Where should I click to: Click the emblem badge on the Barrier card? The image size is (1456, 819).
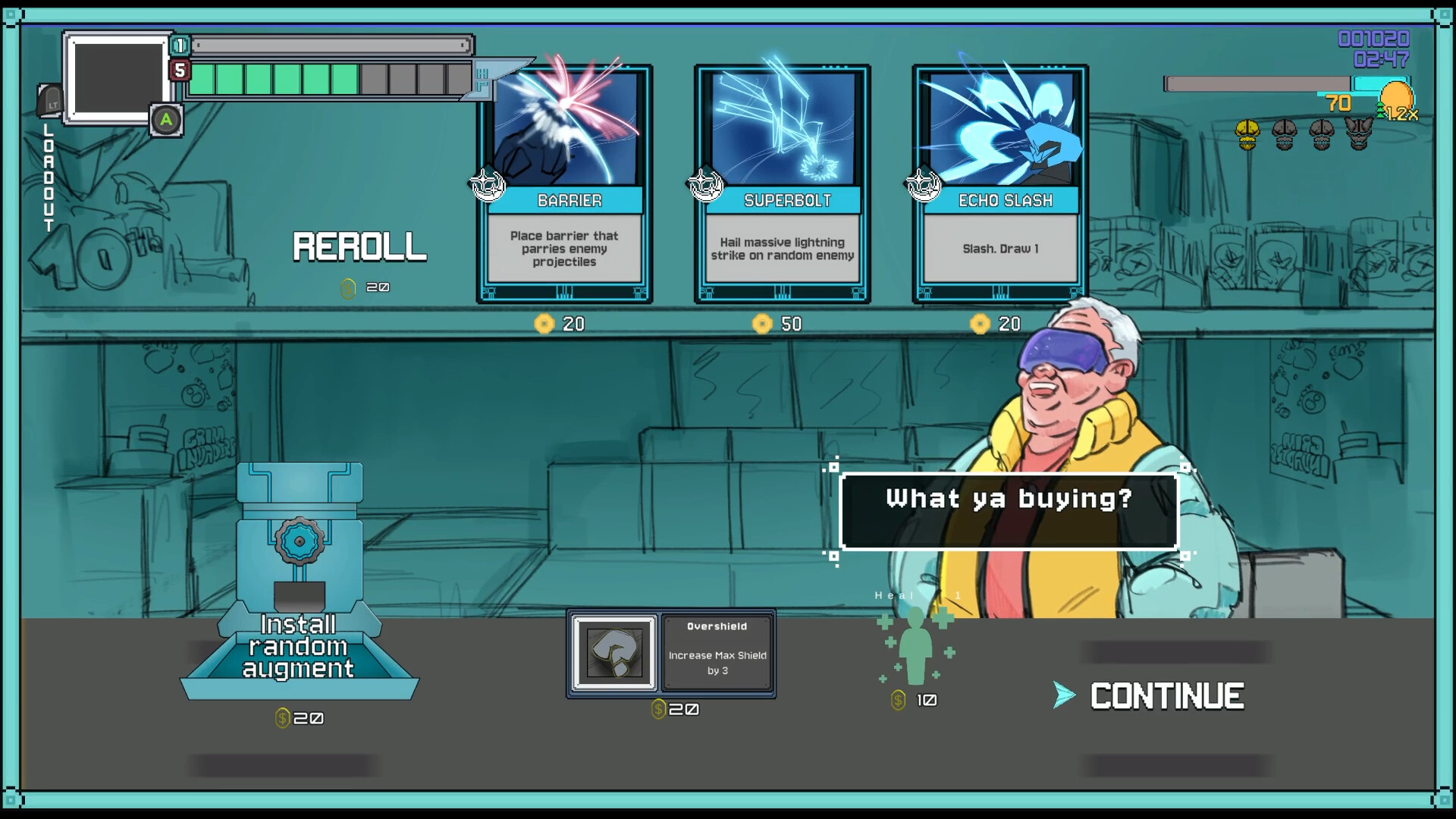tap(488, 184)
